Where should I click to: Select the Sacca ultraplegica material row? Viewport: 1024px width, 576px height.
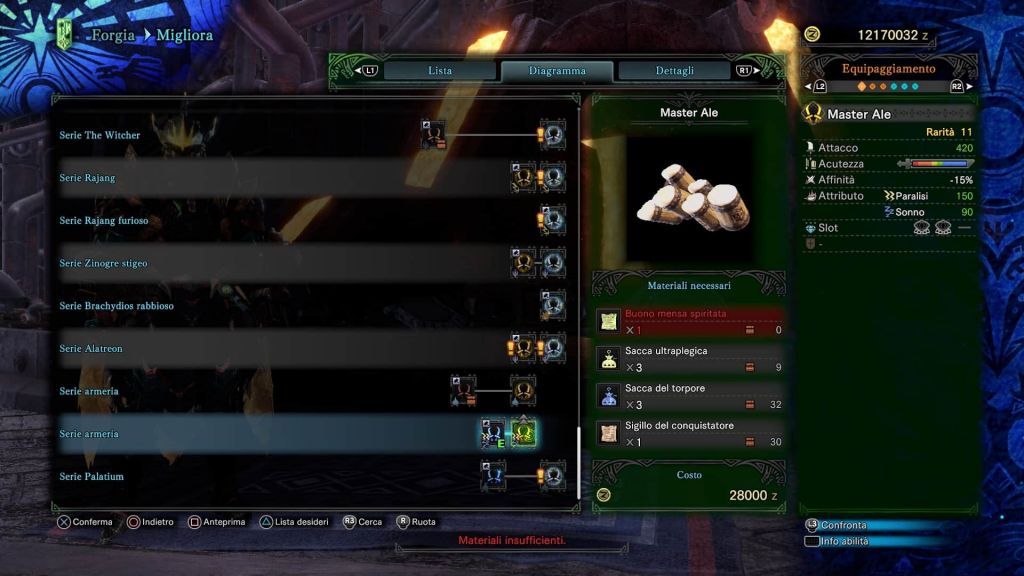point(690,359)
